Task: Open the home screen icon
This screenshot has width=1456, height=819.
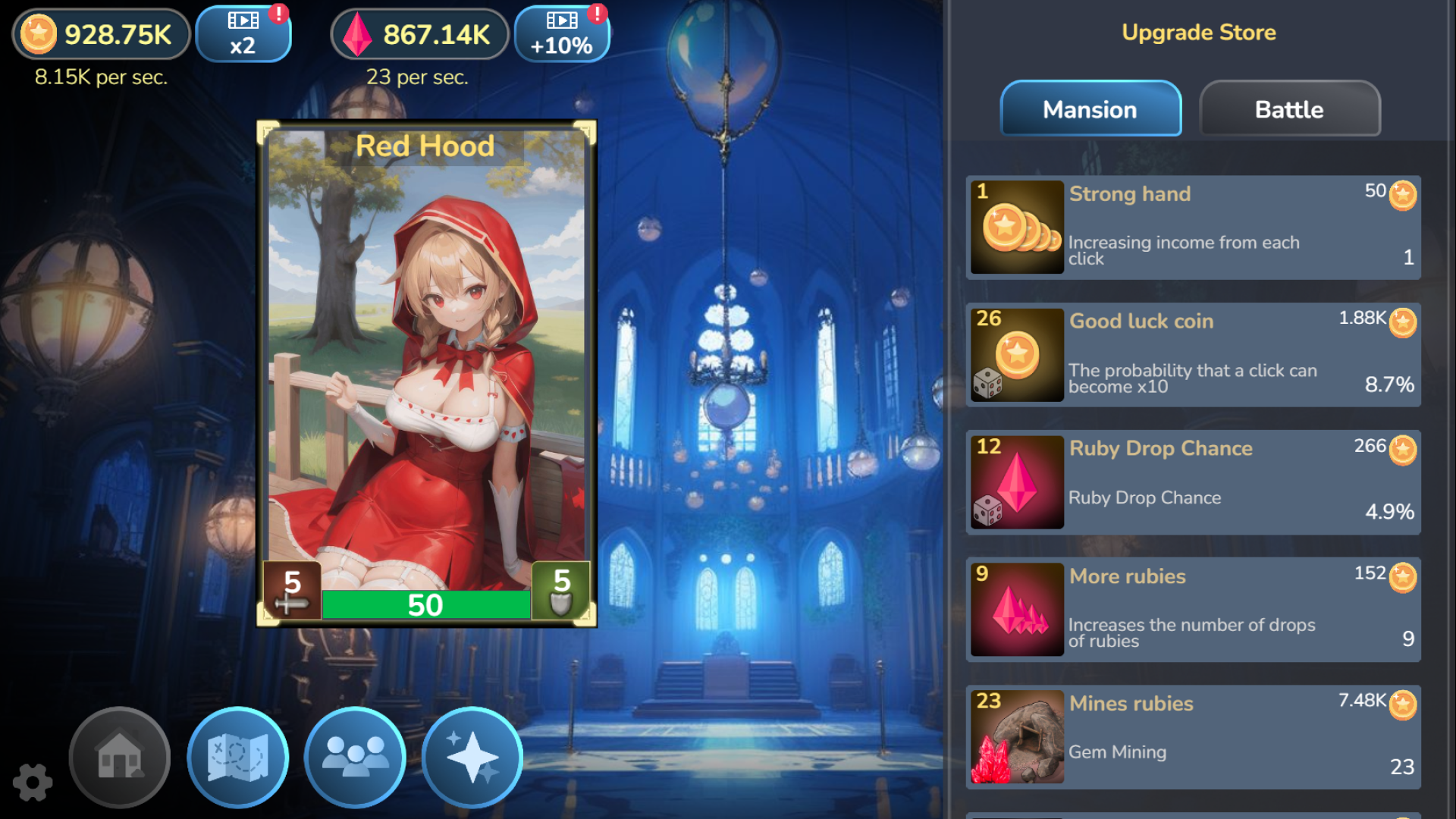Action: (x=119, y=758)
